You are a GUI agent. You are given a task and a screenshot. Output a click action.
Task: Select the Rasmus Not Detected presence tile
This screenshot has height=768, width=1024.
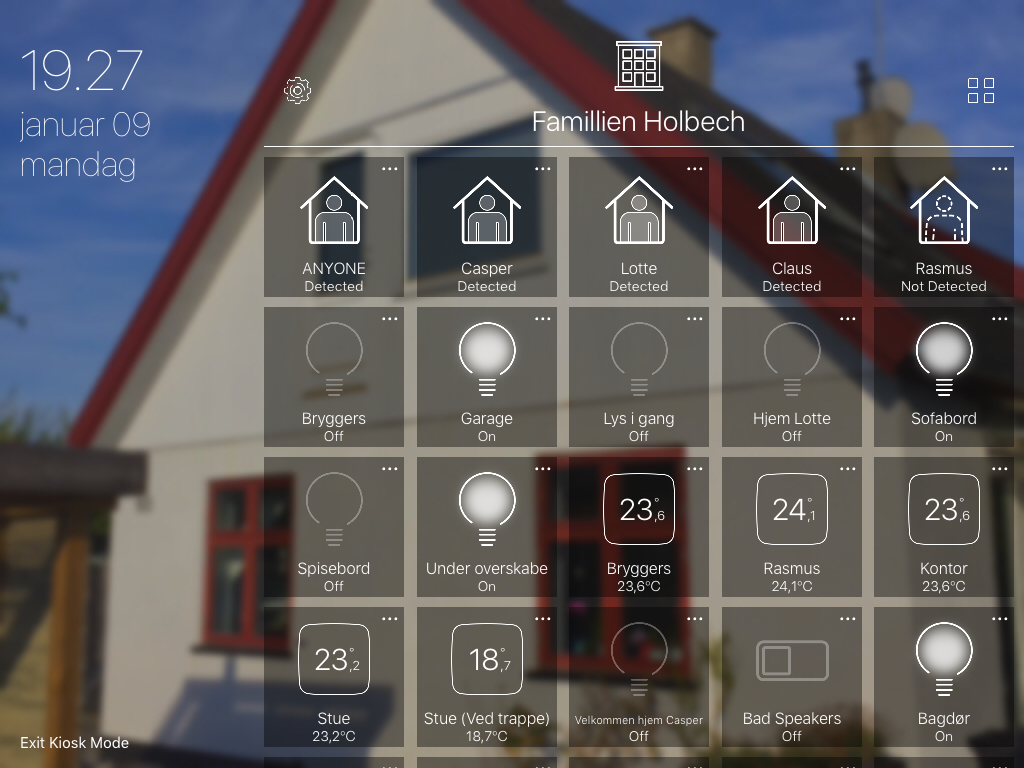(944, 226)
